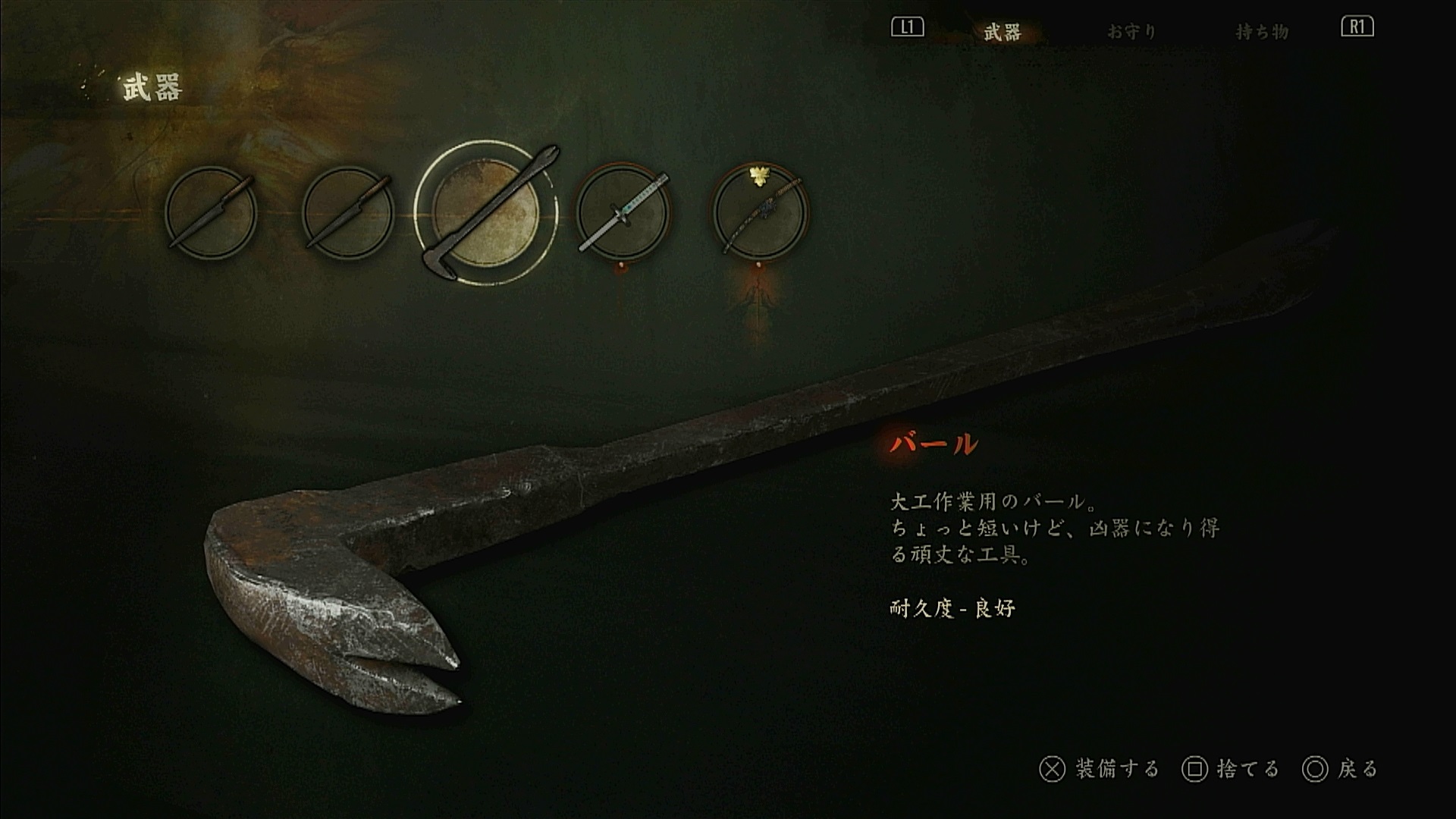Pick the weapon slot with gold emblem
The width and height of the screenshot is (1456, 819).
click(x=761, y=212)
